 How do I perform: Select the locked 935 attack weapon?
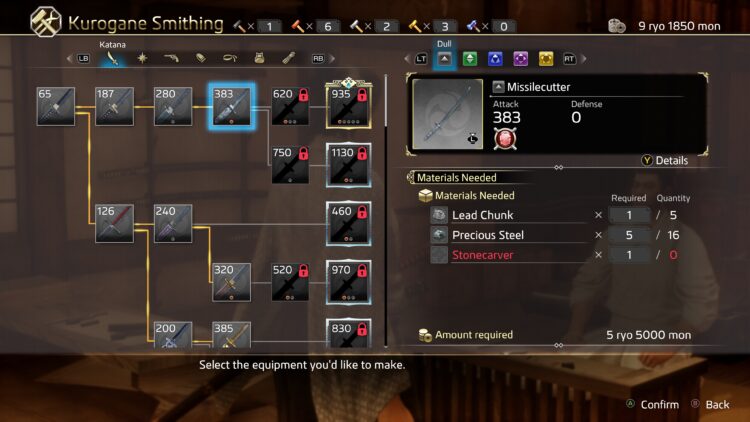click(x=348, y=106)
